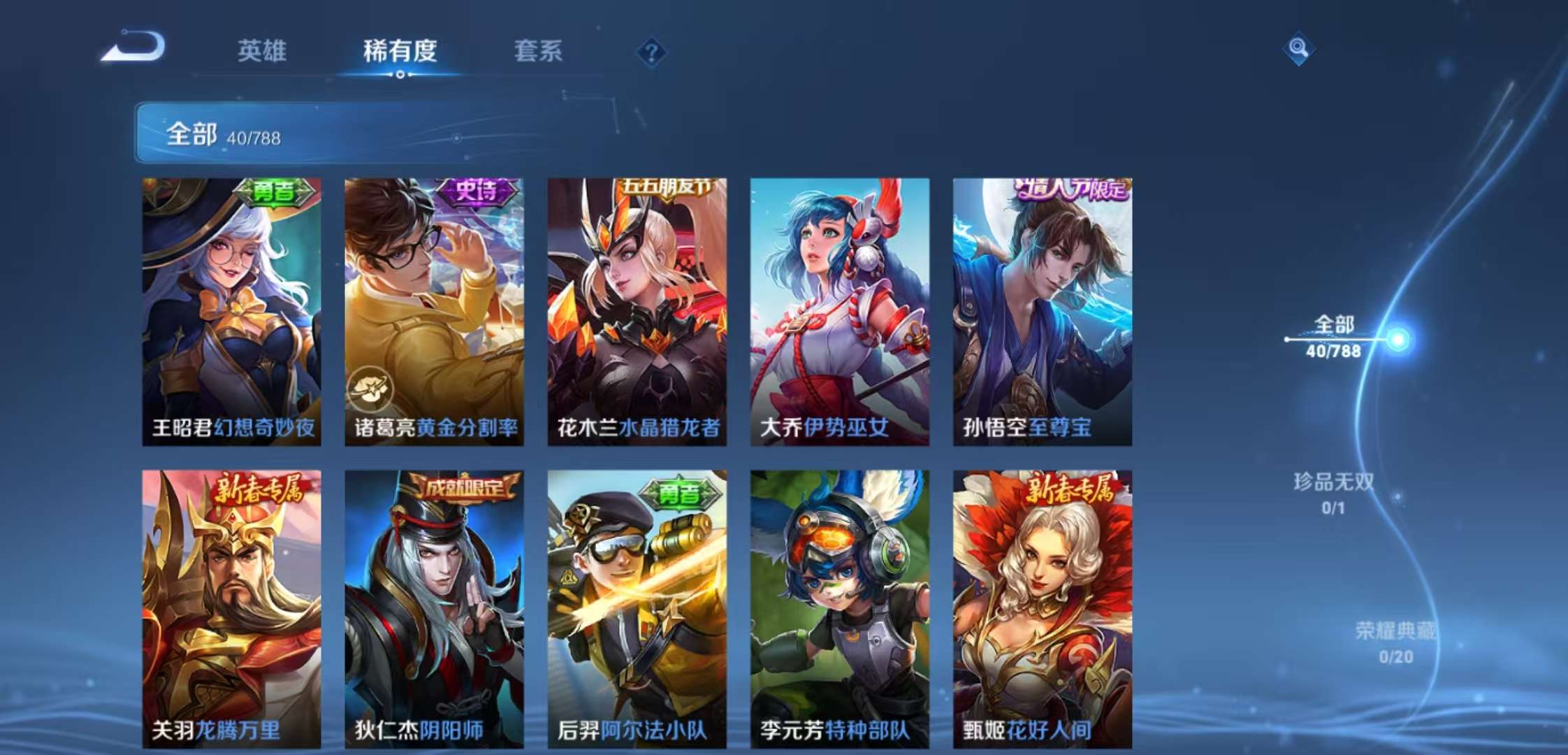The width and height of the screenshot is (1568, 755).
Task: Select the 稀有度 tab
Action: tap(400, 52)
